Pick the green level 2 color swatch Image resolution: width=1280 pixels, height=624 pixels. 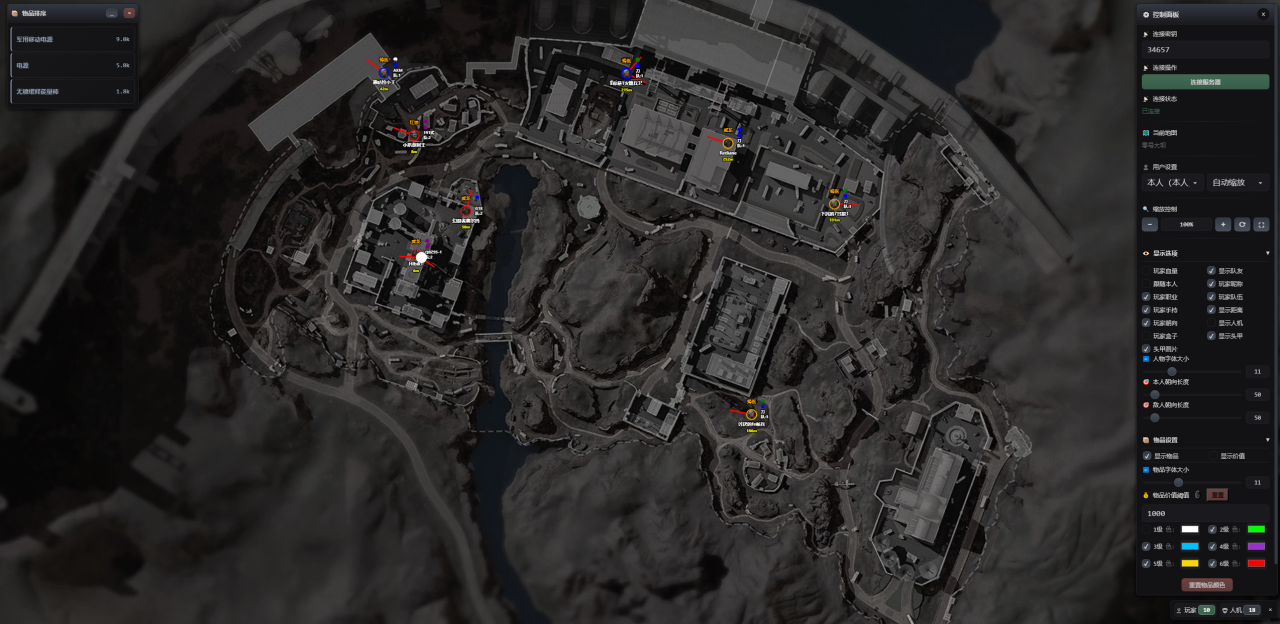pos(1256,529)
